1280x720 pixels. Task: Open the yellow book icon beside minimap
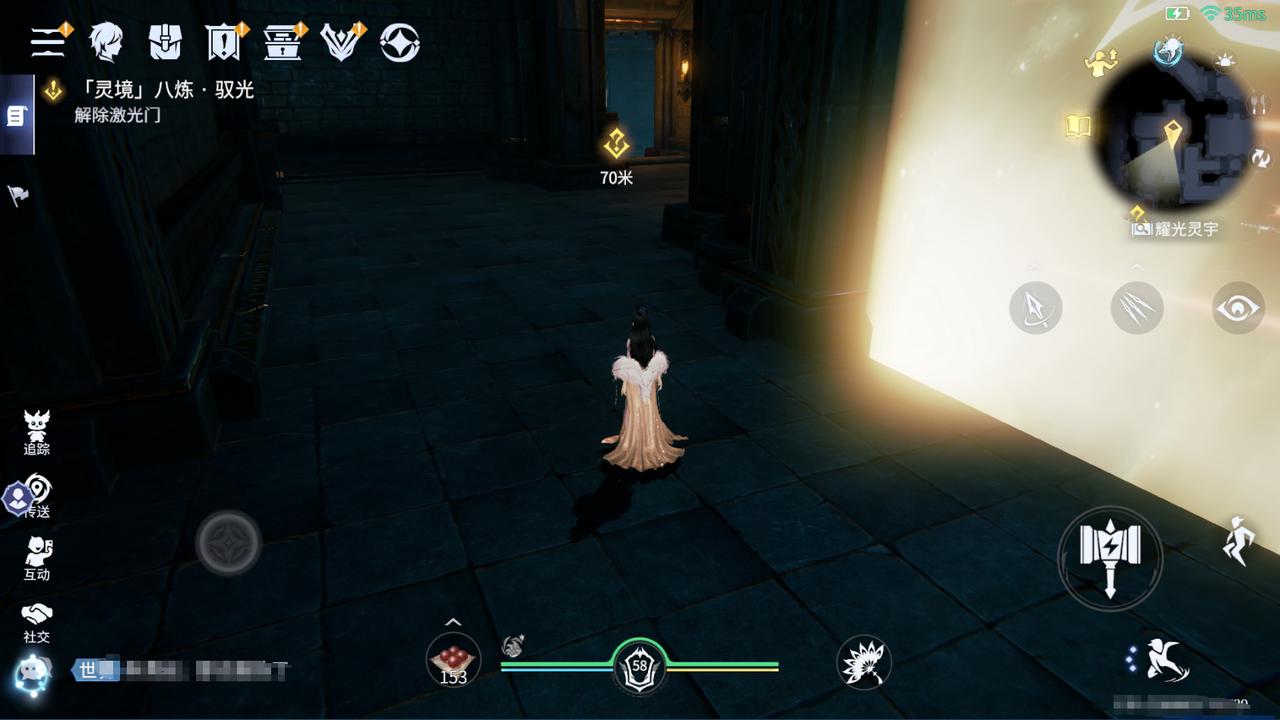click(x=1078, y=126)
